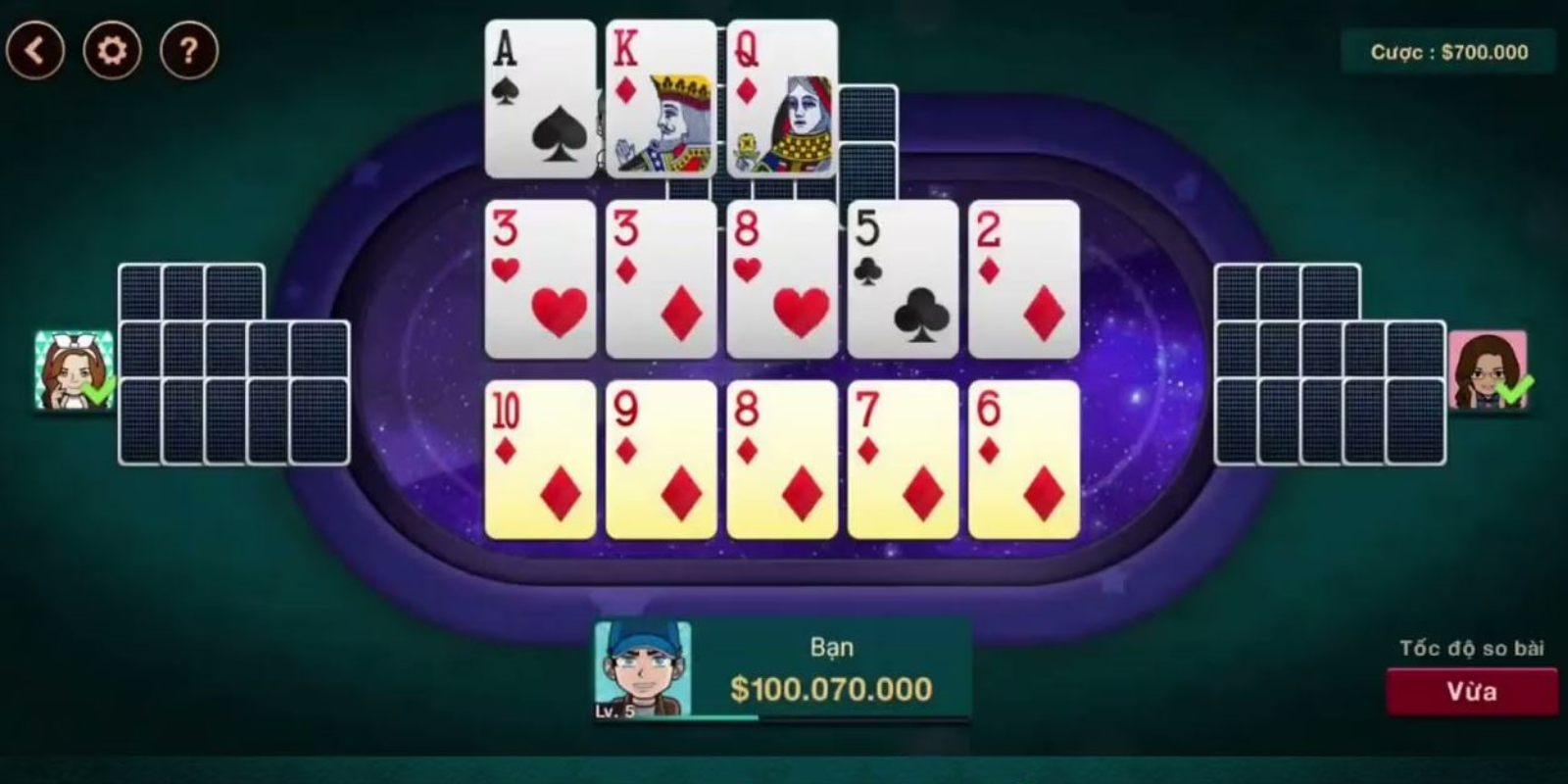Select the 10 of Diamonds in the bottom row
Viewport: 1568px width, 784px height.
click(x=537, y=461)
